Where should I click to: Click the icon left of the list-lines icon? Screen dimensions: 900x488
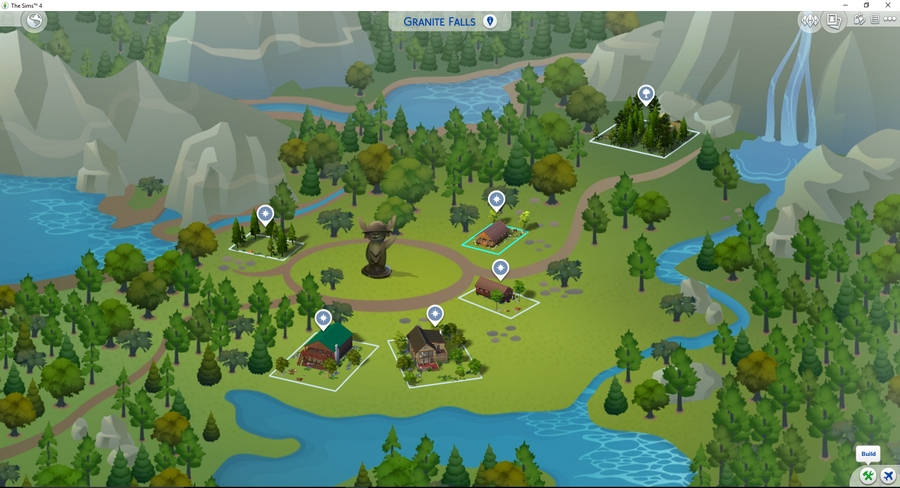(x=859, y=19)
